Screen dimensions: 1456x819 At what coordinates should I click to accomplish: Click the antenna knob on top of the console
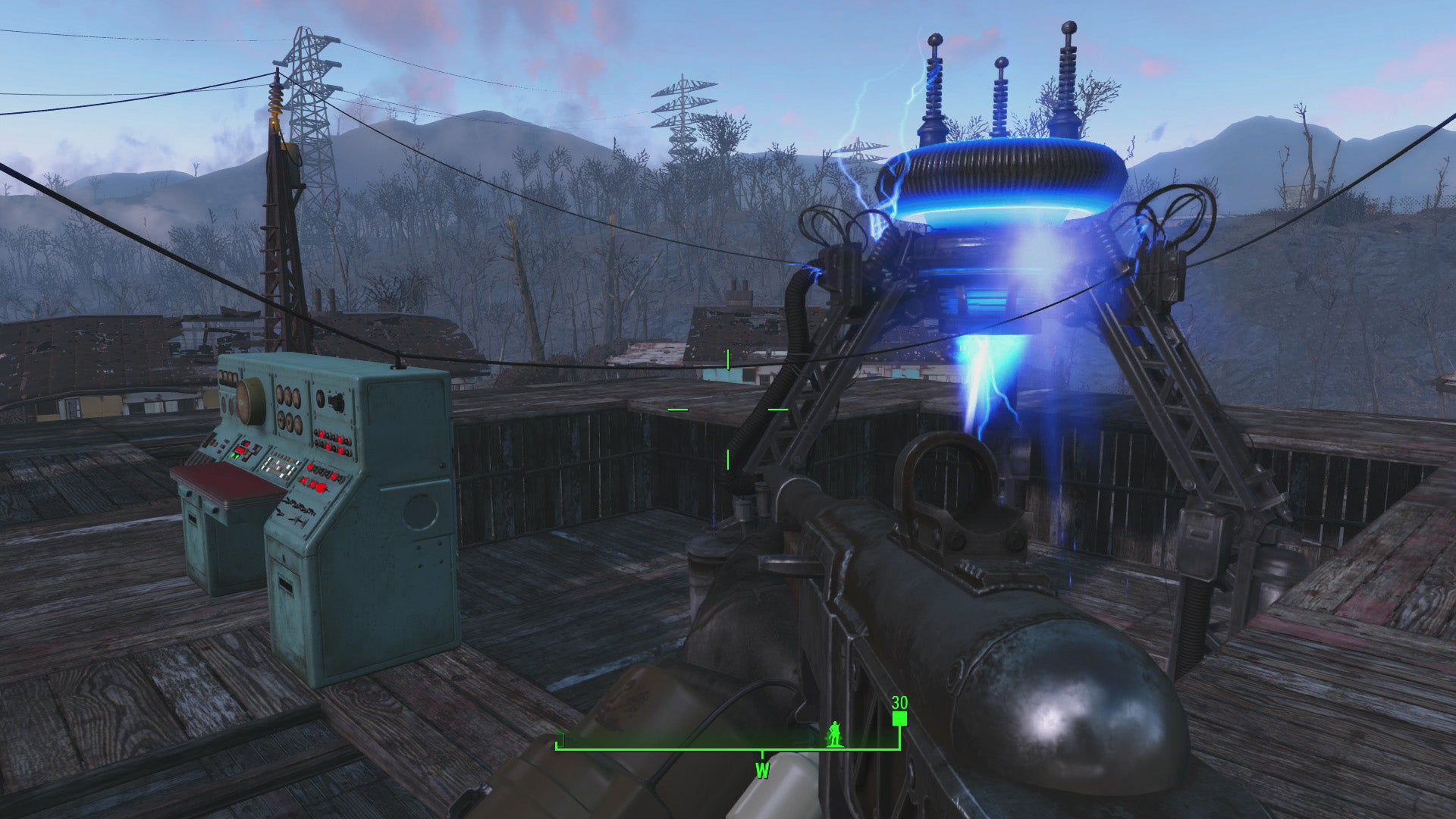tap(397, 366)
